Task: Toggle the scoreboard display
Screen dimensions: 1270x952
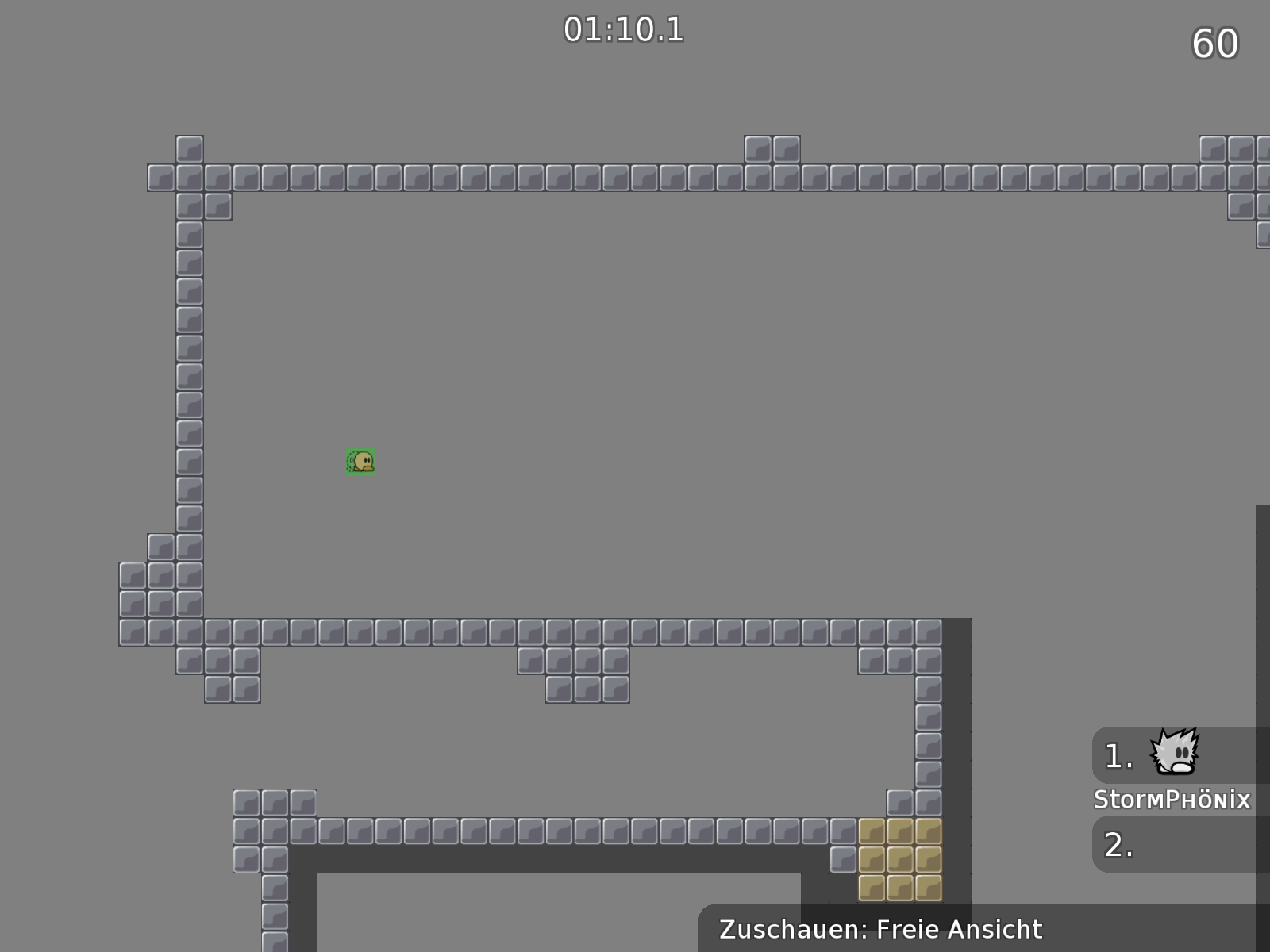Action: pyautogui.click(x=1175, y=797)
